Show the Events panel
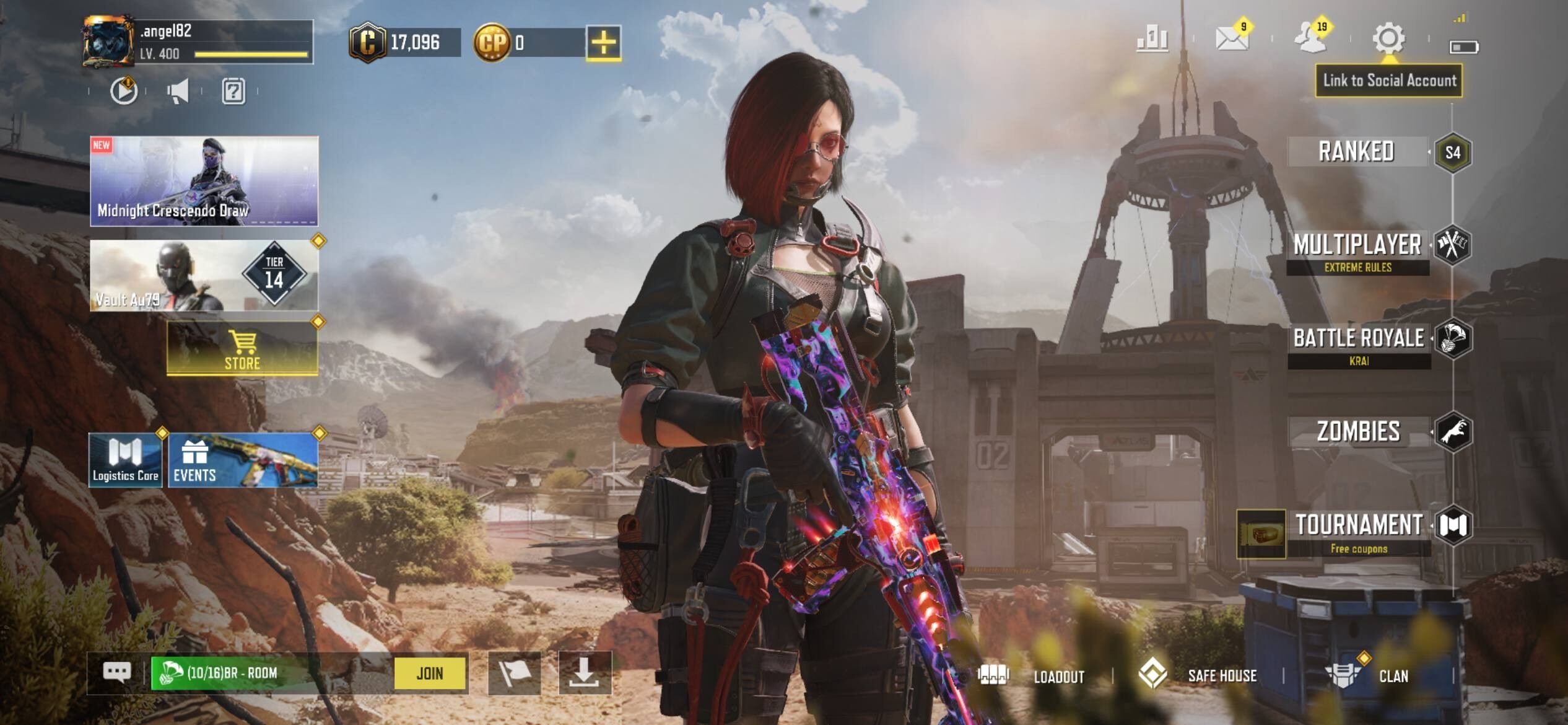1568x725 pixels. (x=243, y=460)
